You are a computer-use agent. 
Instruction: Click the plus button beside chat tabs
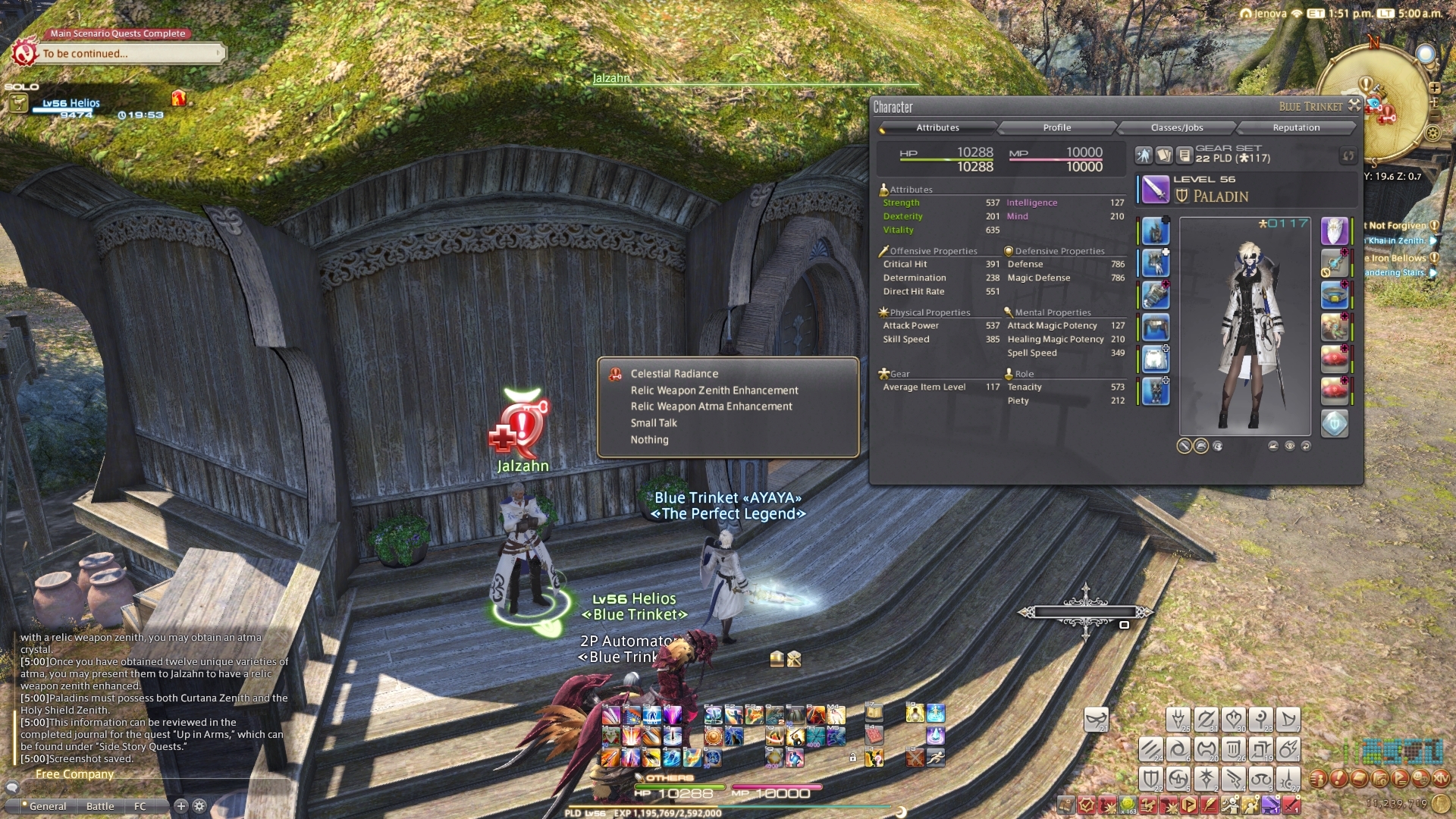[180, 806]
